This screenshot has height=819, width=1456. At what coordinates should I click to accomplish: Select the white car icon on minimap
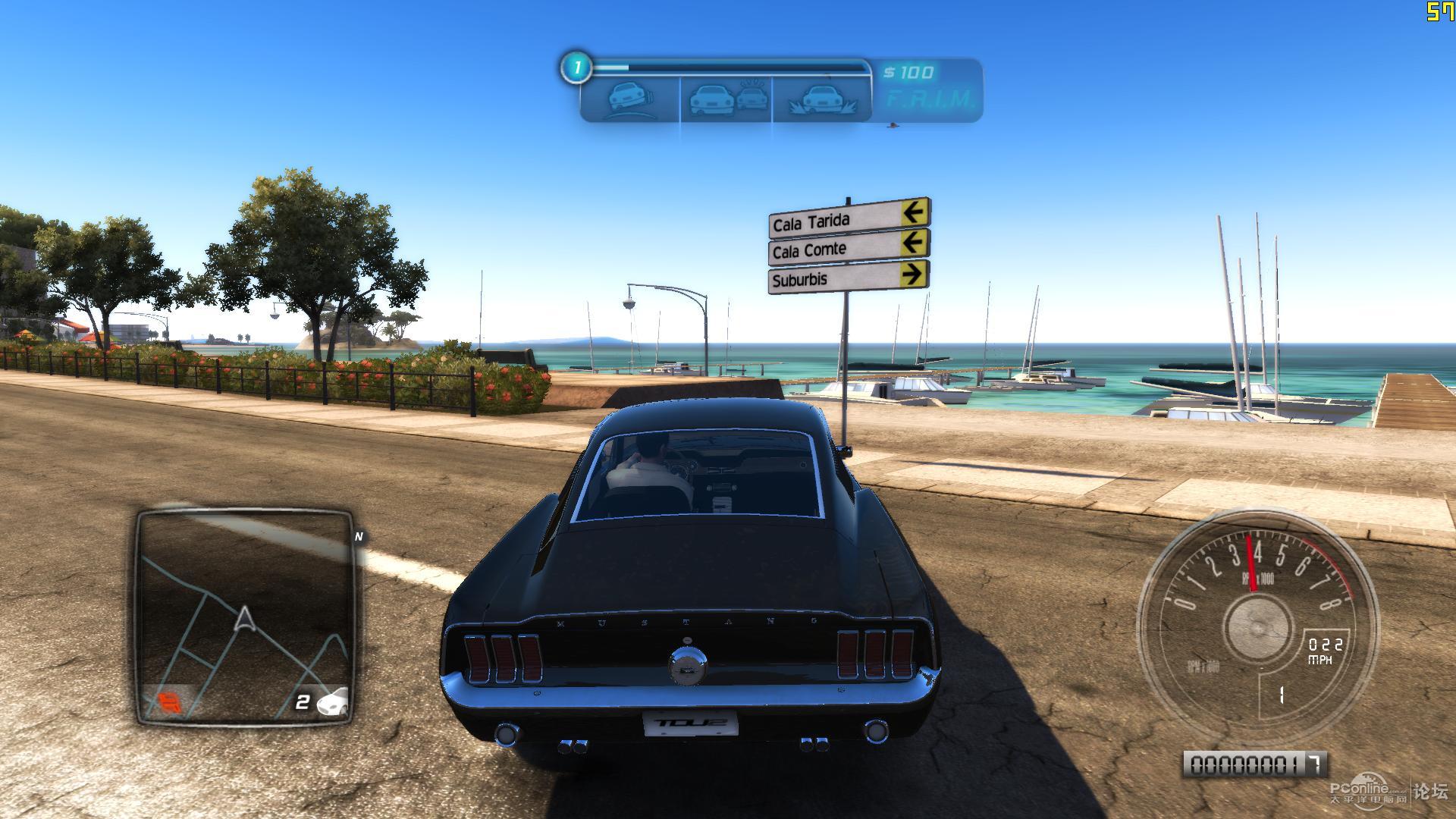pyautogui.click(x=334, y=702)
